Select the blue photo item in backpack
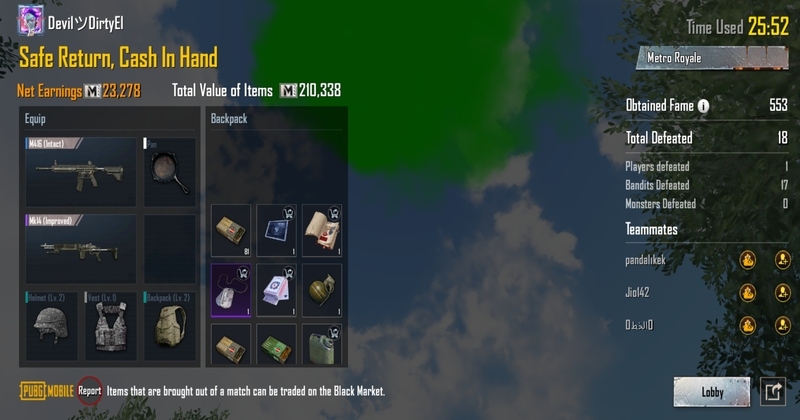Image resolution: width=800 pixels, height=420 pixels. (x=277, y=230)
